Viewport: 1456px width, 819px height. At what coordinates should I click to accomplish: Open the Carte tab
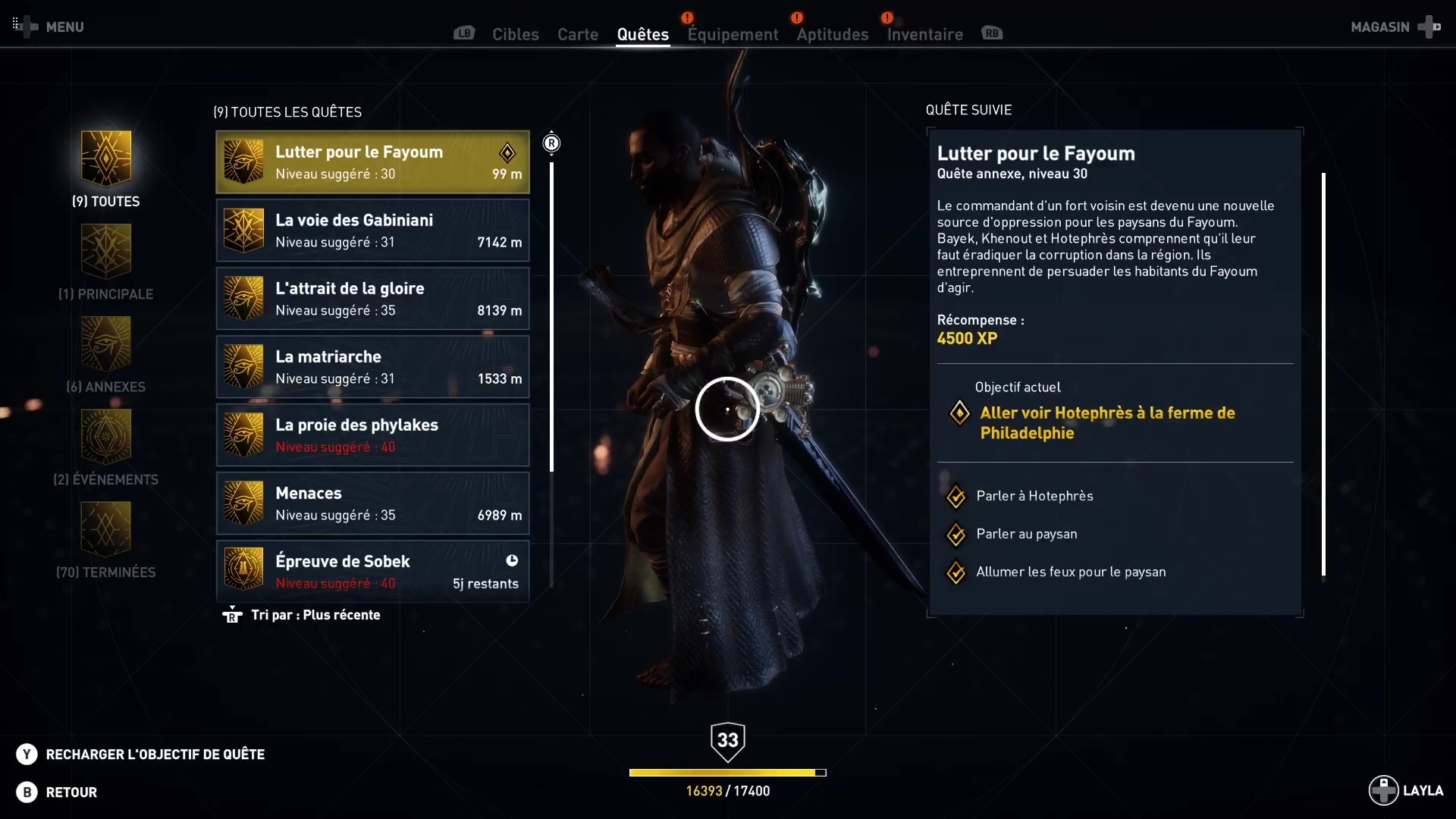(x=577, y=34)
